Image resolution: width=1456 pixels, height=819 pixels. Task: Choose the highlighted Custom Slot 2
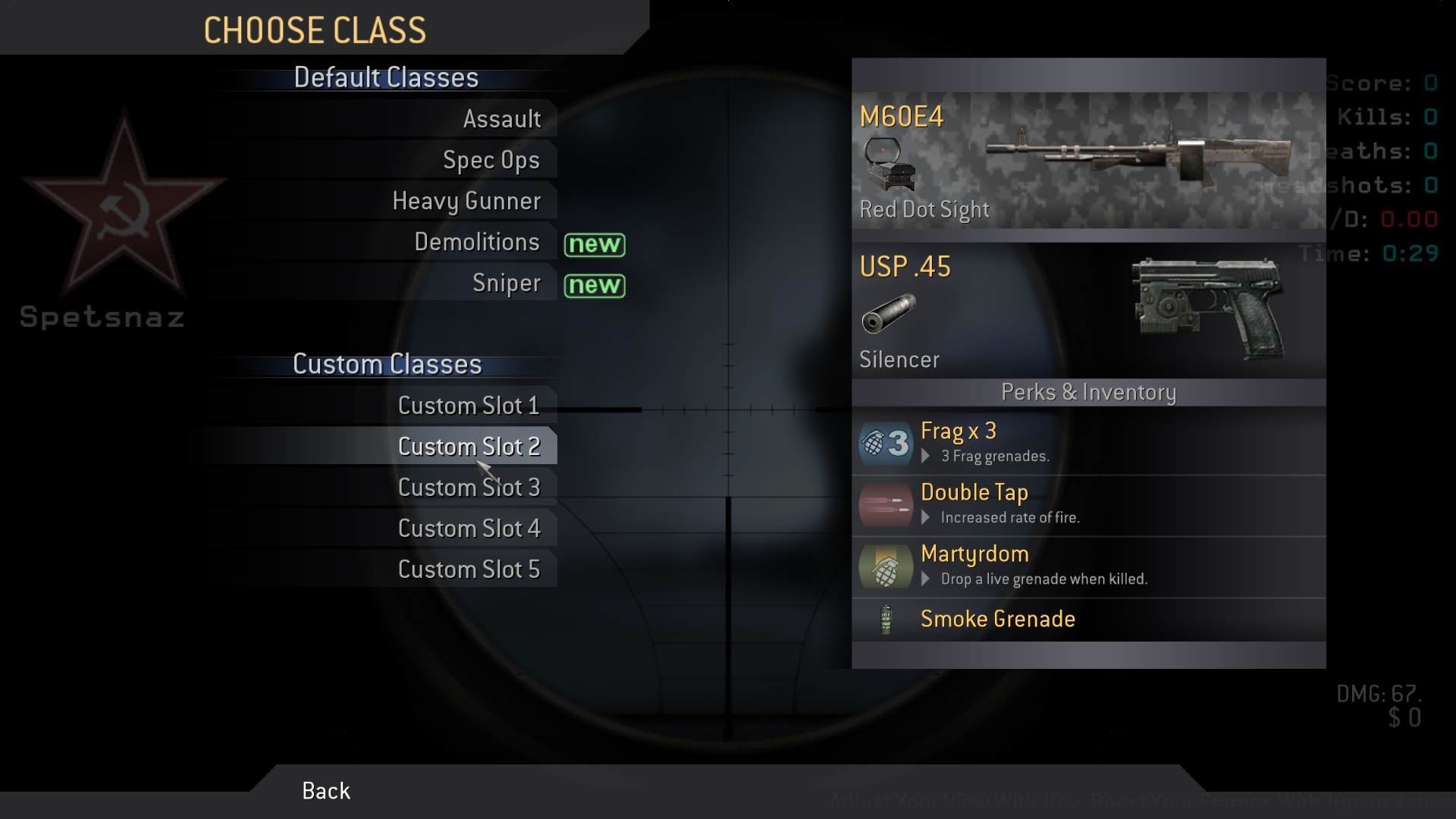point(468,447)
